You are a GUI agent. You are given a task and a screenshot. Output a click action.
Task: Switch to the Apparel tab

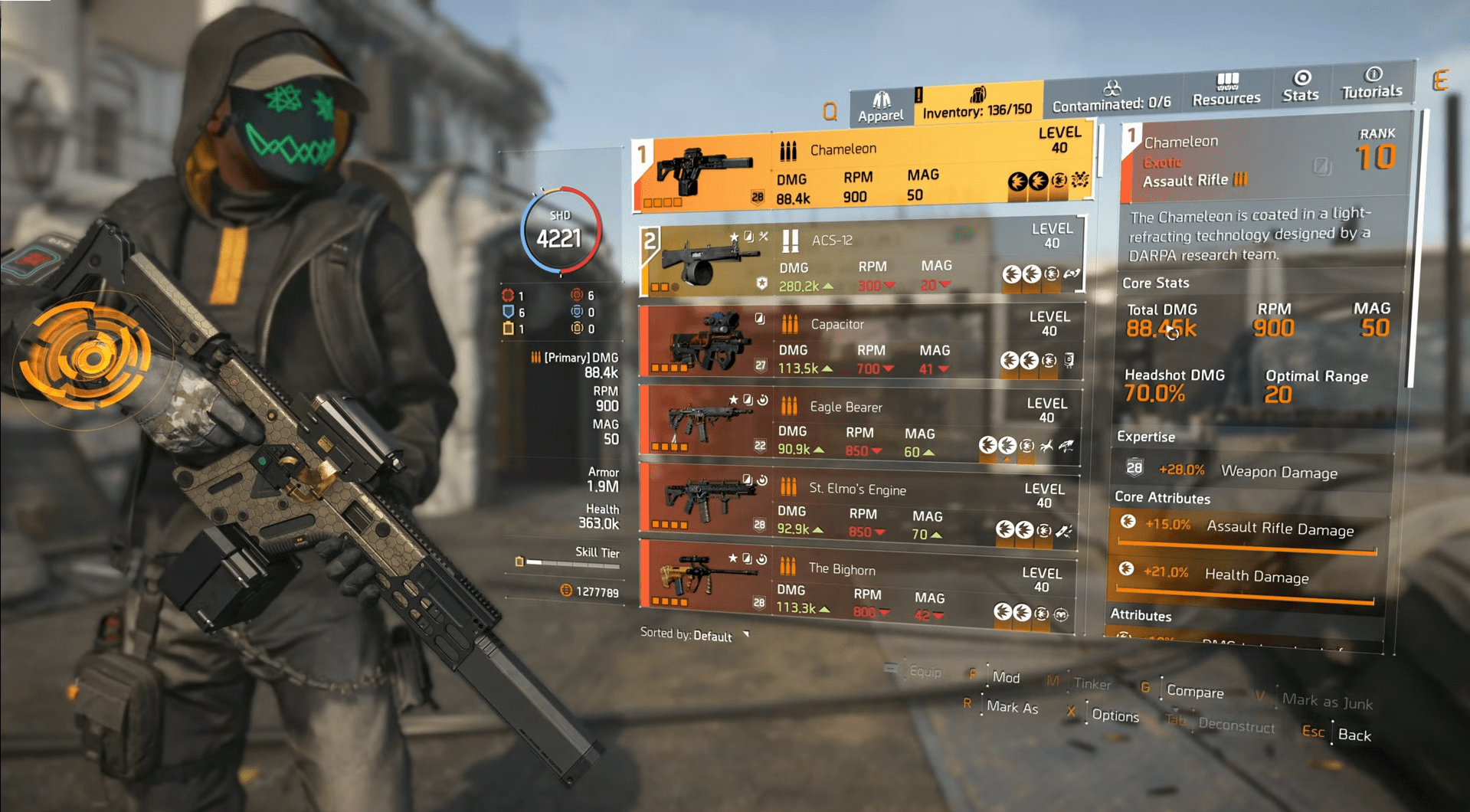pyautogui.click(x=880, y=107)
